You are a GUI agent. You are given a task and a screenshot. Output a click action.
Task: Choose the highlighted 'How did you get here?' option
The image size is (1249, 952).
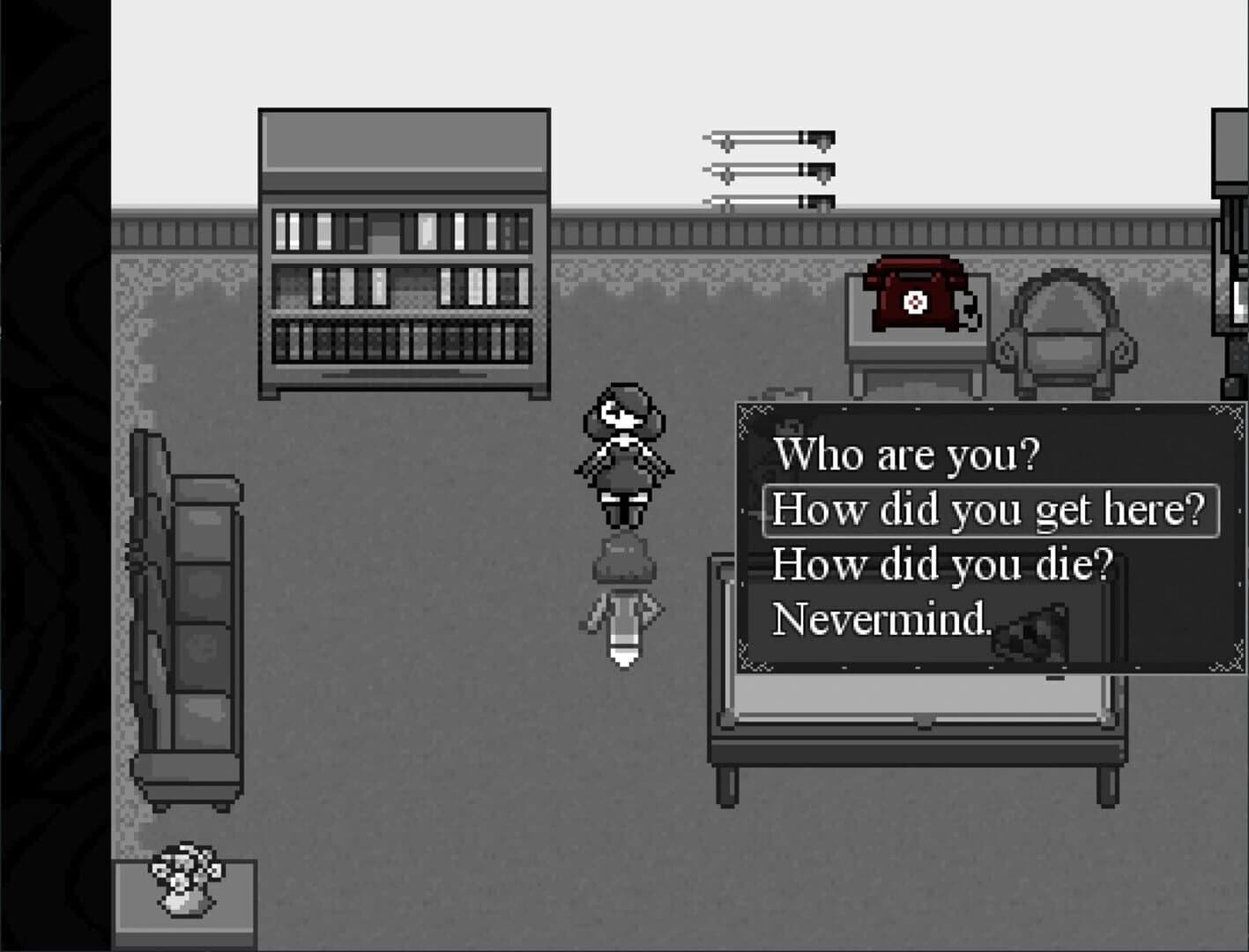tap(992, 509)
